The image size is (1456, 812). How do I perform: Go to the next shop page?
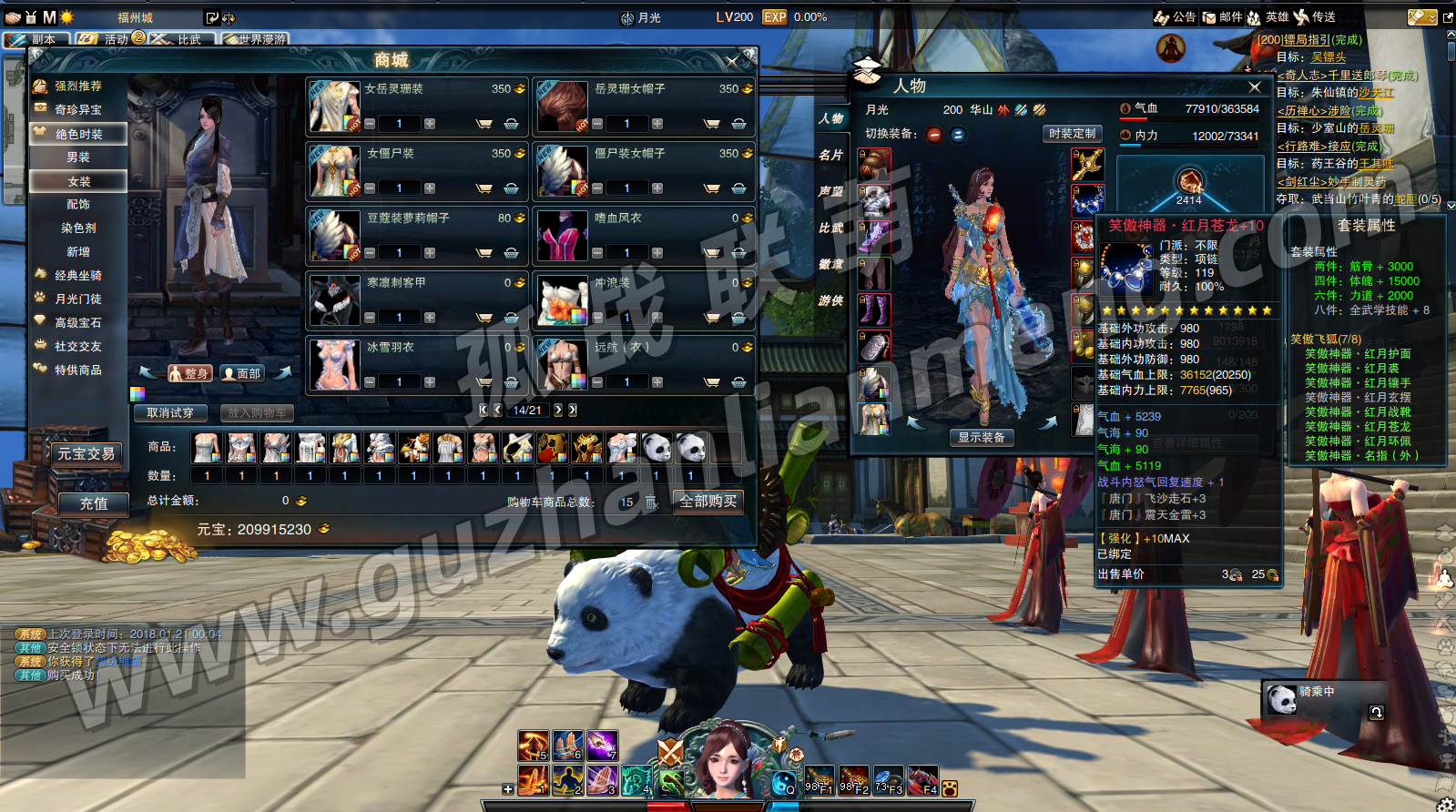[x=558, y=411]
